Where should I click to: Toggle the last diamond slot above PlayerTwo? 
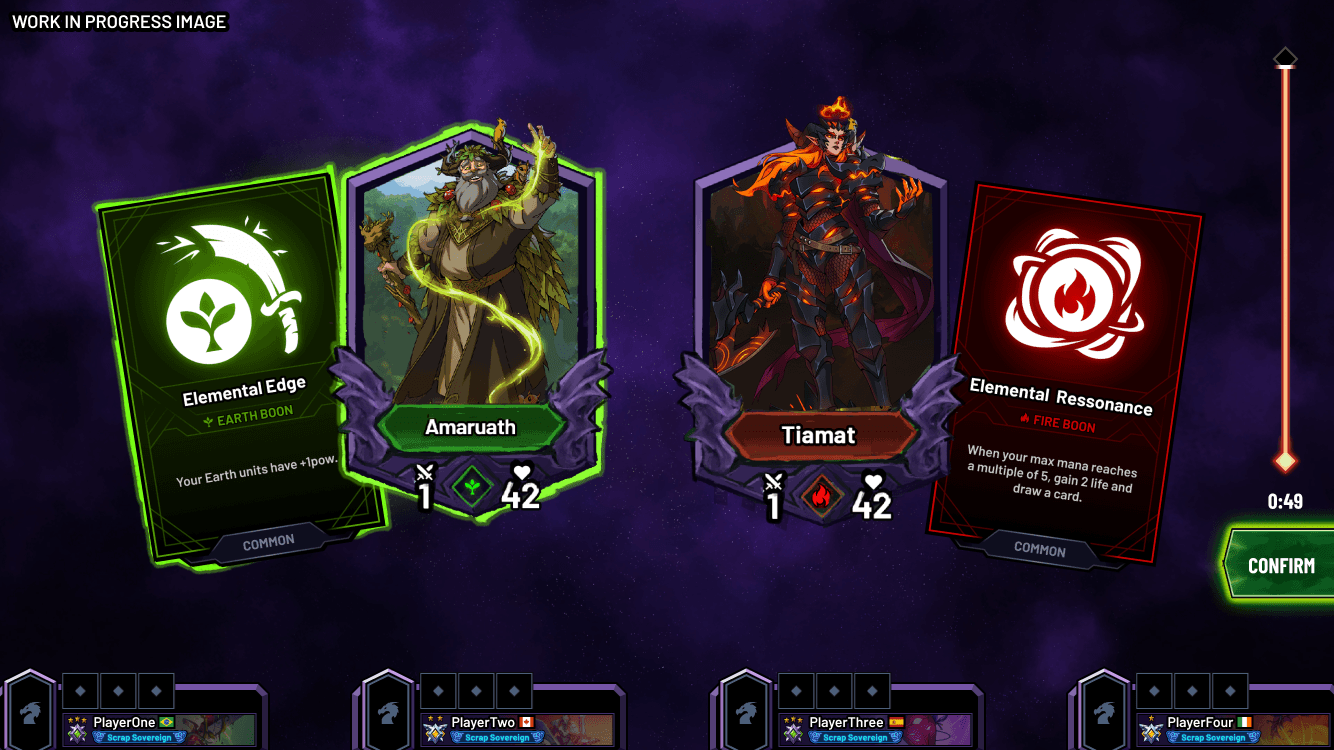513,689
